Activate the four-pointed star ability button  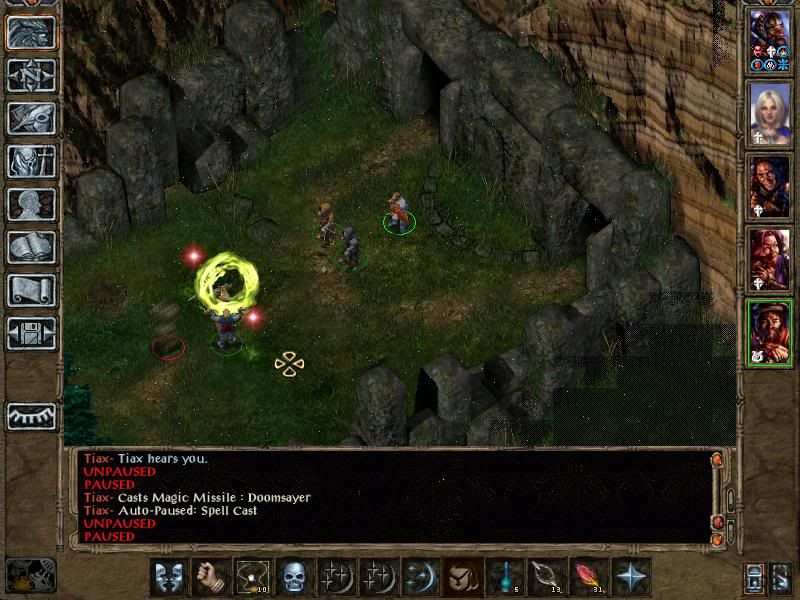coord(630,577)
